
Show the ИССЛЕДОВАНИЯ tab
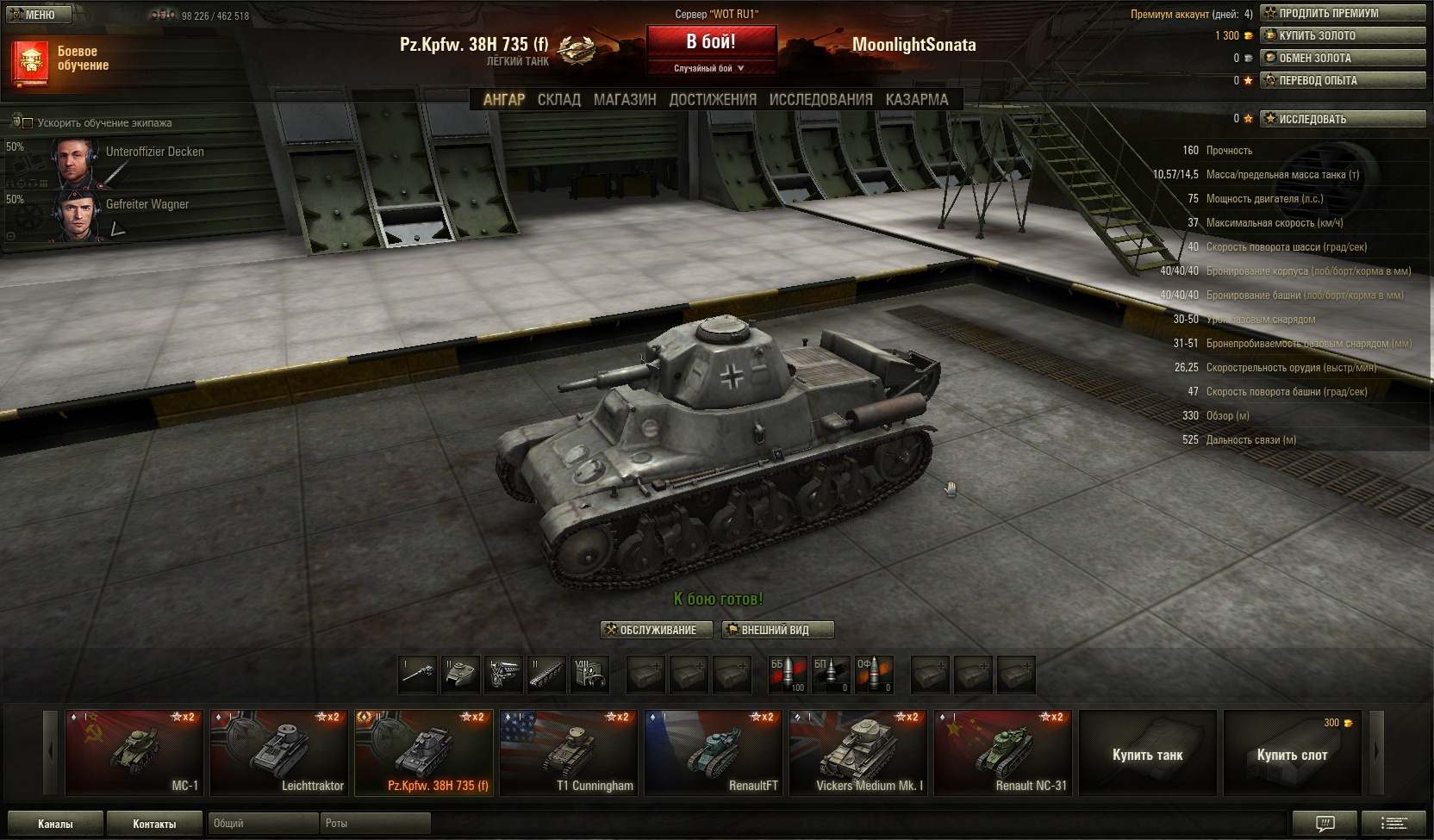[x=820, y=100]
